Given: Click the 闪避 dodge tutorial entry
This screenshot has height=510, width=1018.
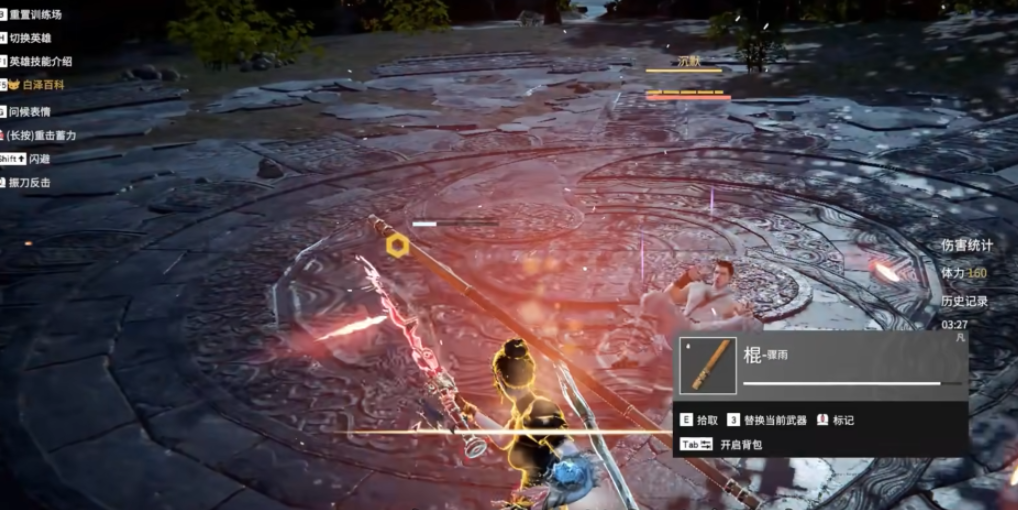Looking at the screenshot, I should coord(39,158).
